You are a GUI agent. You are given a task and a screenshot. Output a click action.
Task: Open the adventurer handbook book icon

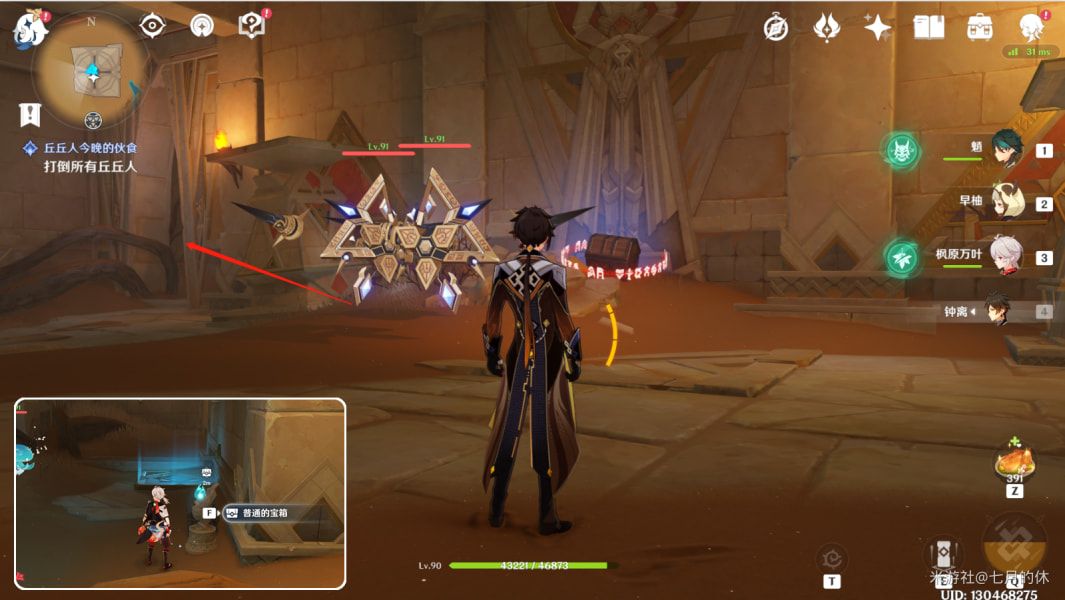929,28
